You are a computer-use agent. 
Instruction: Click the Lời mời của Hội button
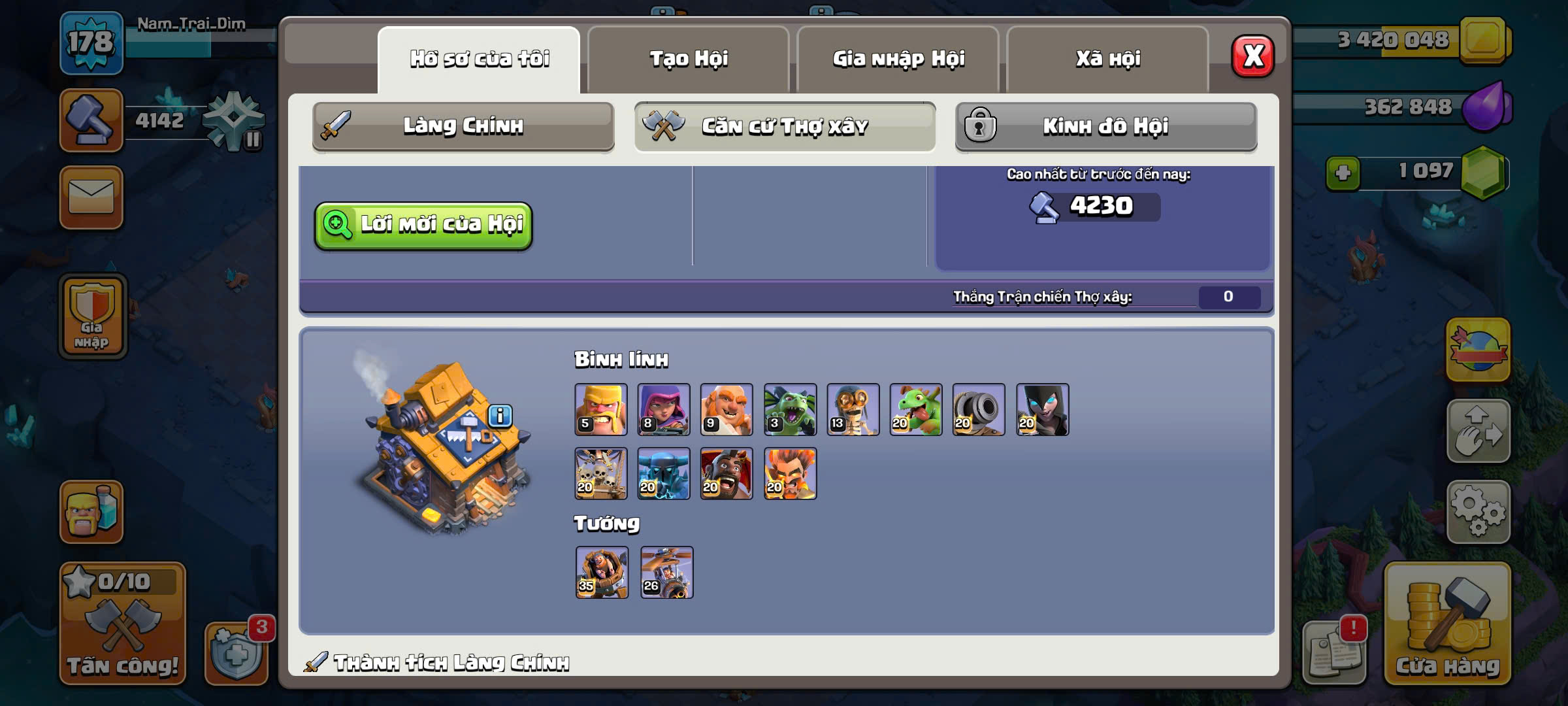423,225
